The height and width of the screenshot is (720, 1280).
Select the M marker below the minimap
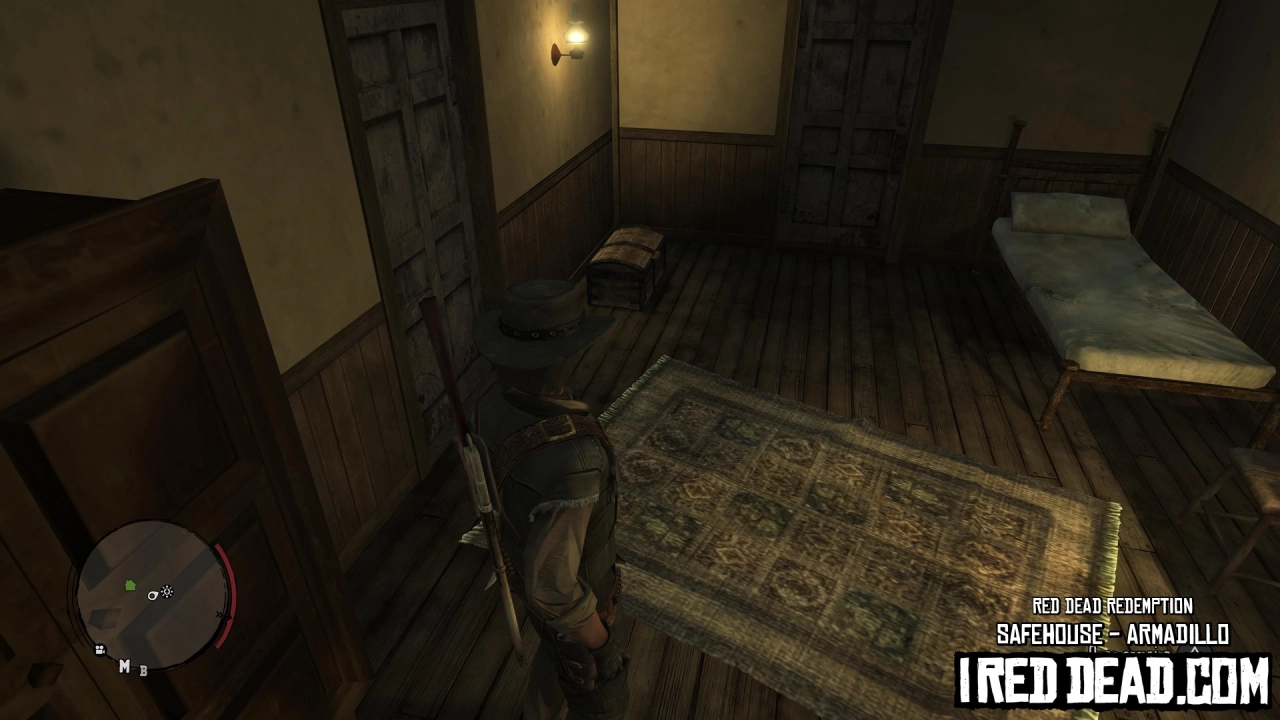(124, 666)
